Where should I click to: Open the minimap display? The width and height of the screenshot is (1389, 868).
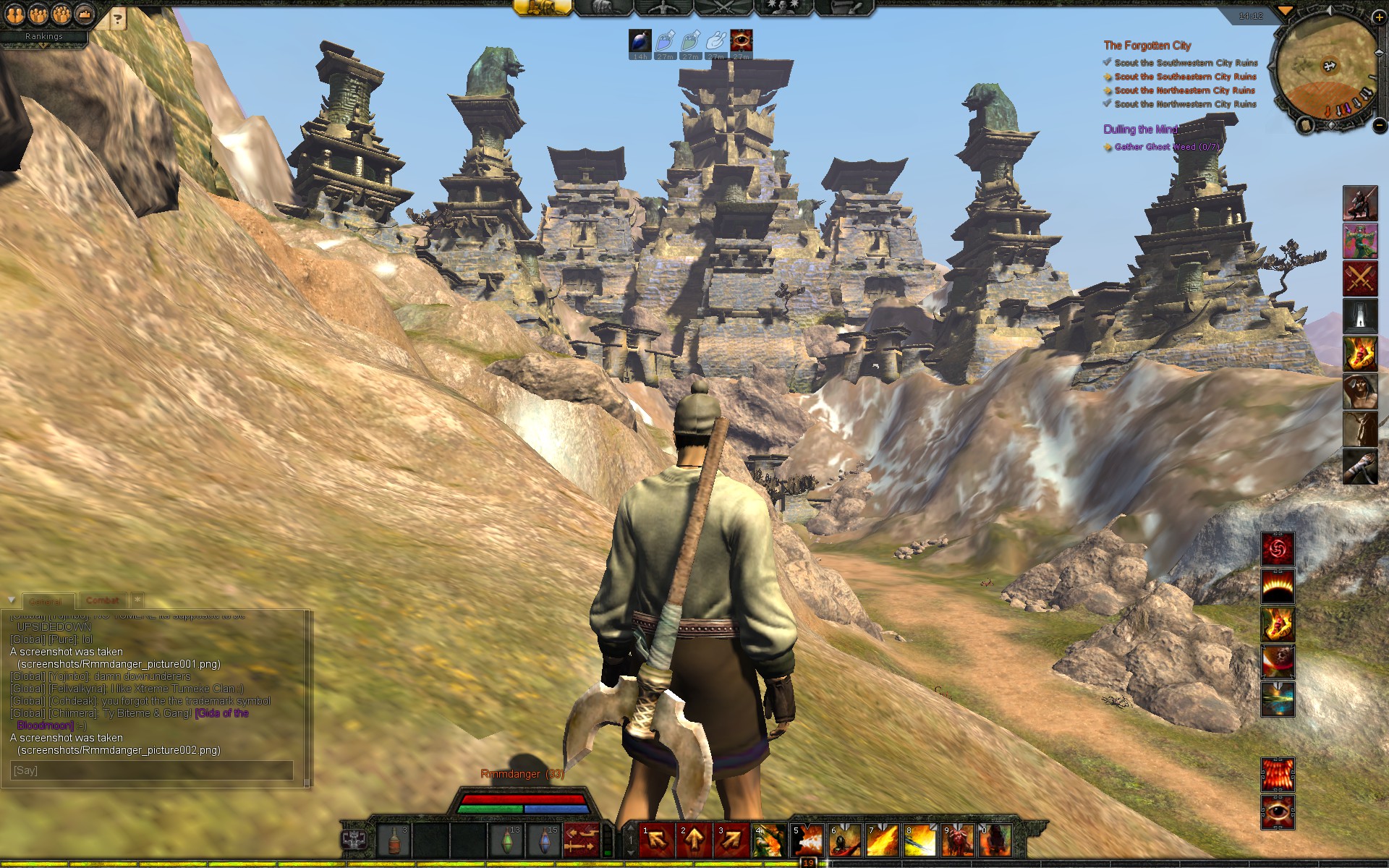pos(1327,69)
